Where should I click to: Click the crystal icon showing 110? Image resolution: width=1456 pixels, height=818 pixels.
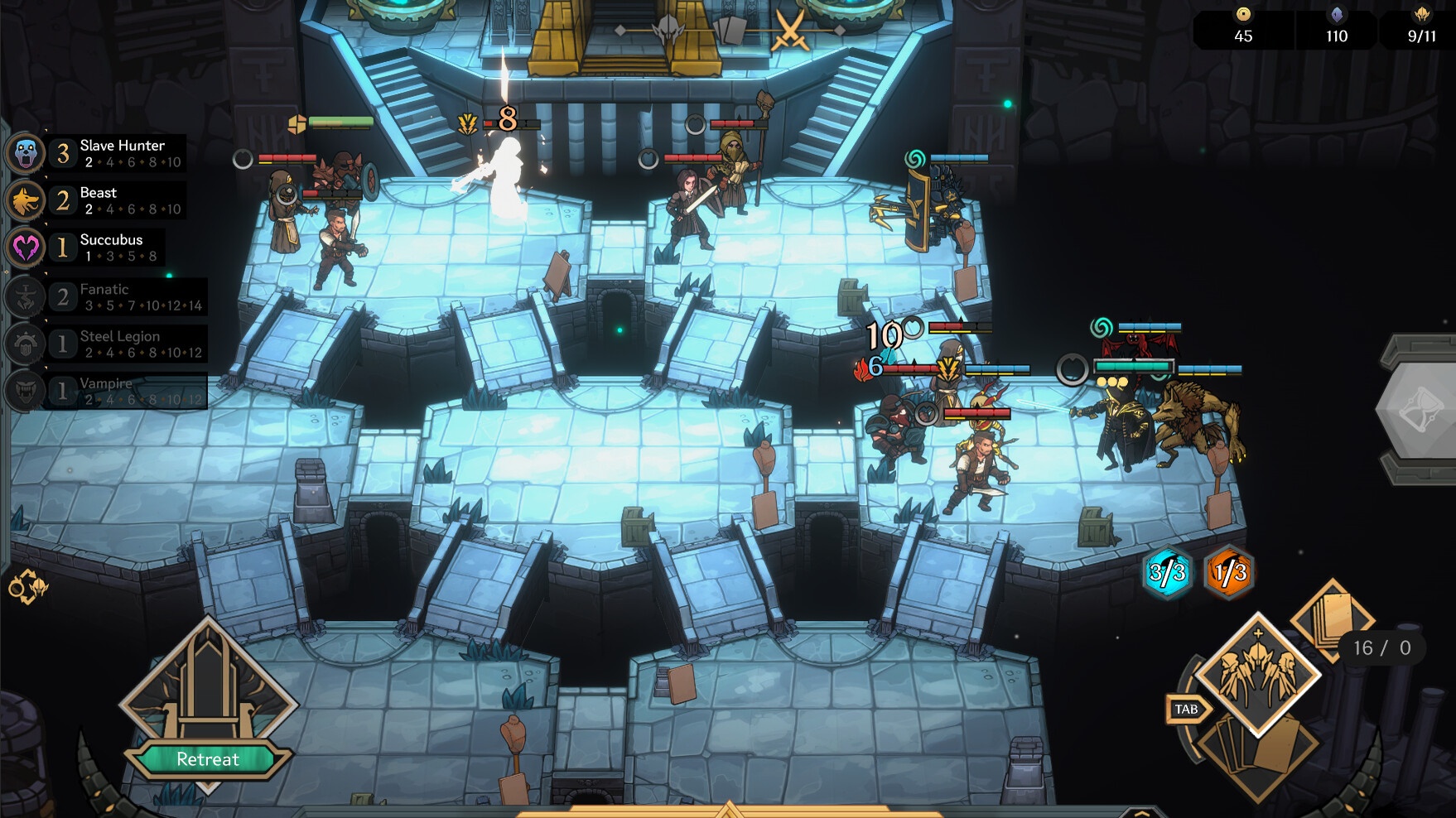[1335, 14]
